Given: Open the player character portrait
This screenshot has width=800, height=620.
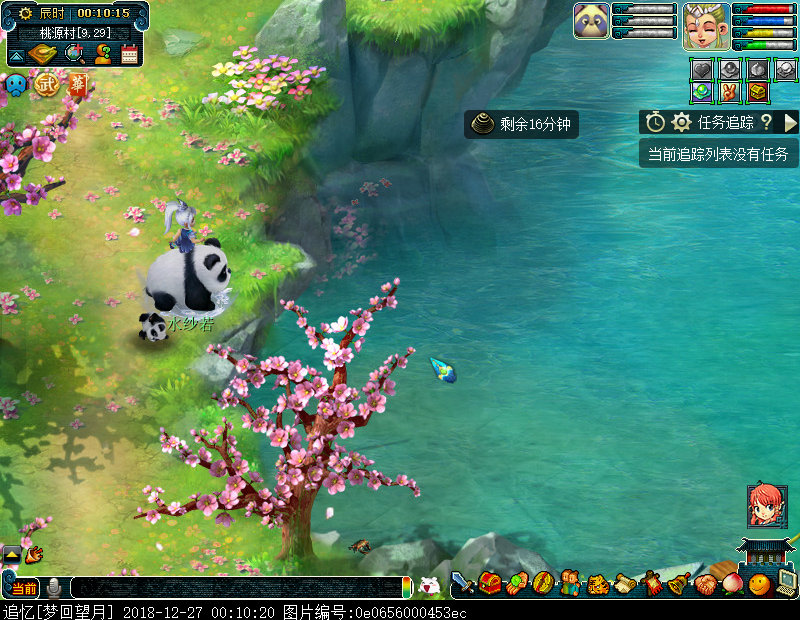Looking at the screenshot, I should [705, 25].
